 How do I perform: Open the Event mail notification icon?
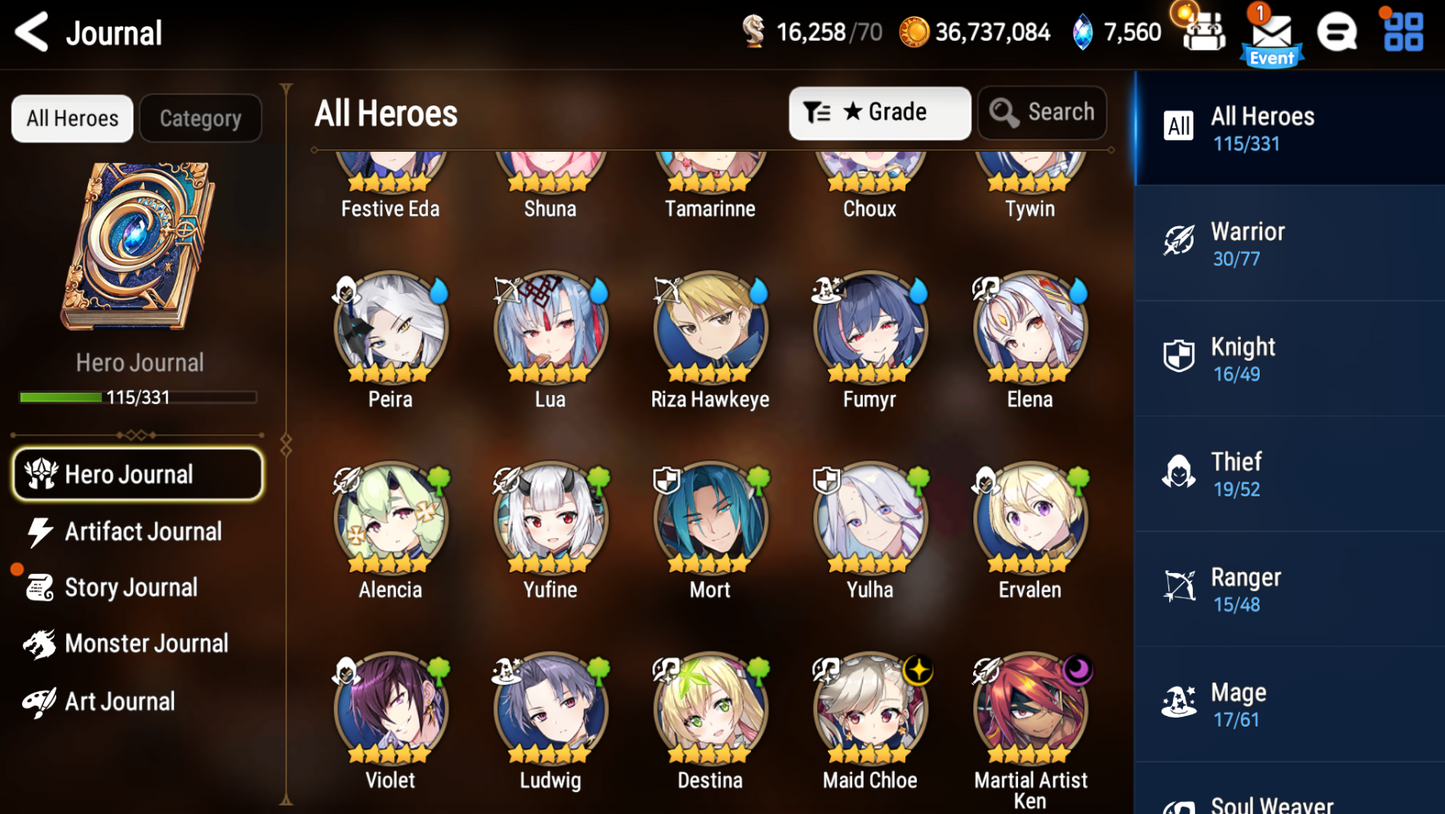[x=1271, y=33]
